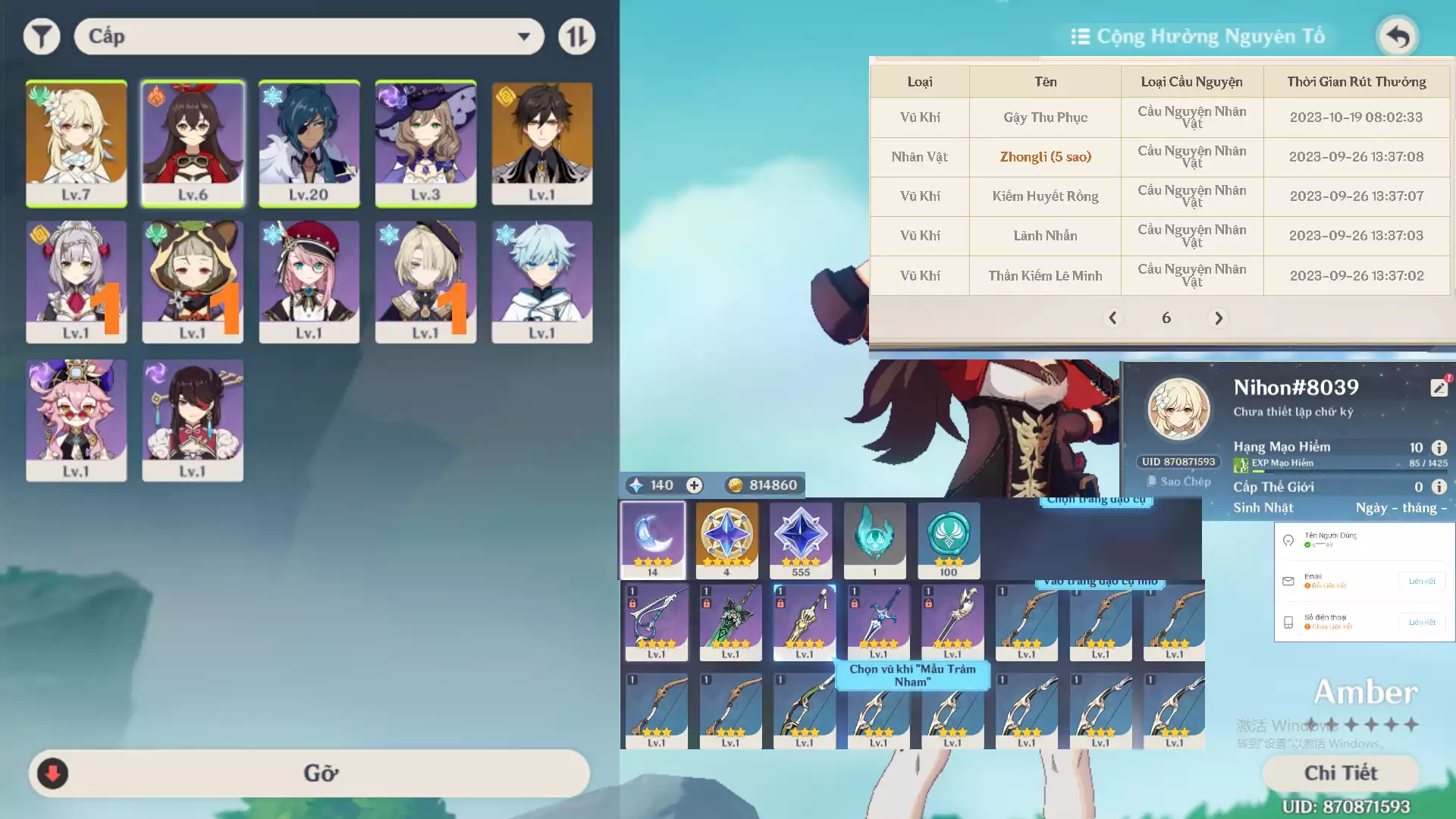Click the plus icon next to Primogem count
This screenshot has width=1456, height=819.
[x=694, y=485]
